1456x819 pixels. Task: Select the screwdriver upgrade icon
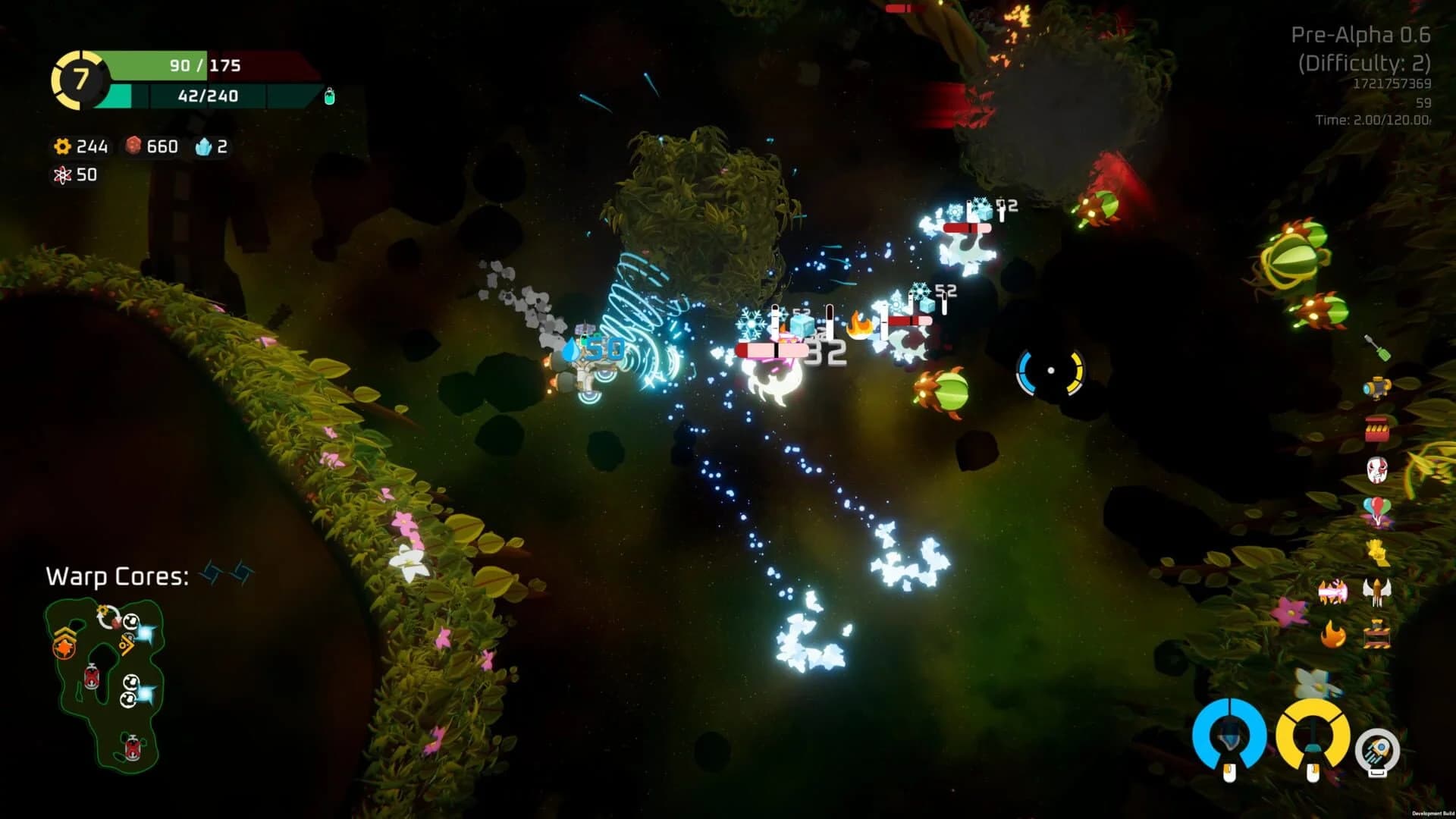coord(1379,346)
